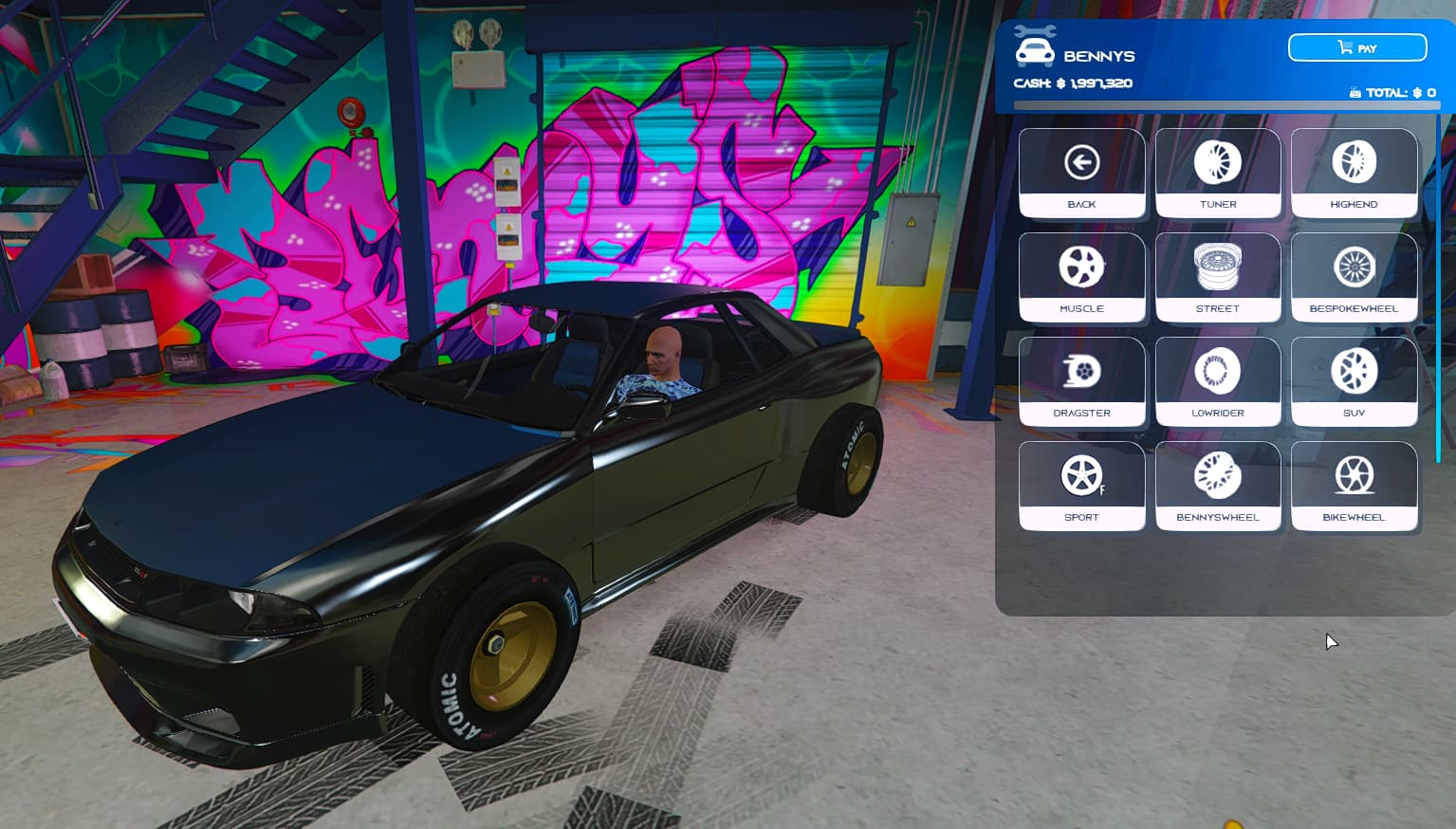Click the CASH balance text

tap(1073, 83)
